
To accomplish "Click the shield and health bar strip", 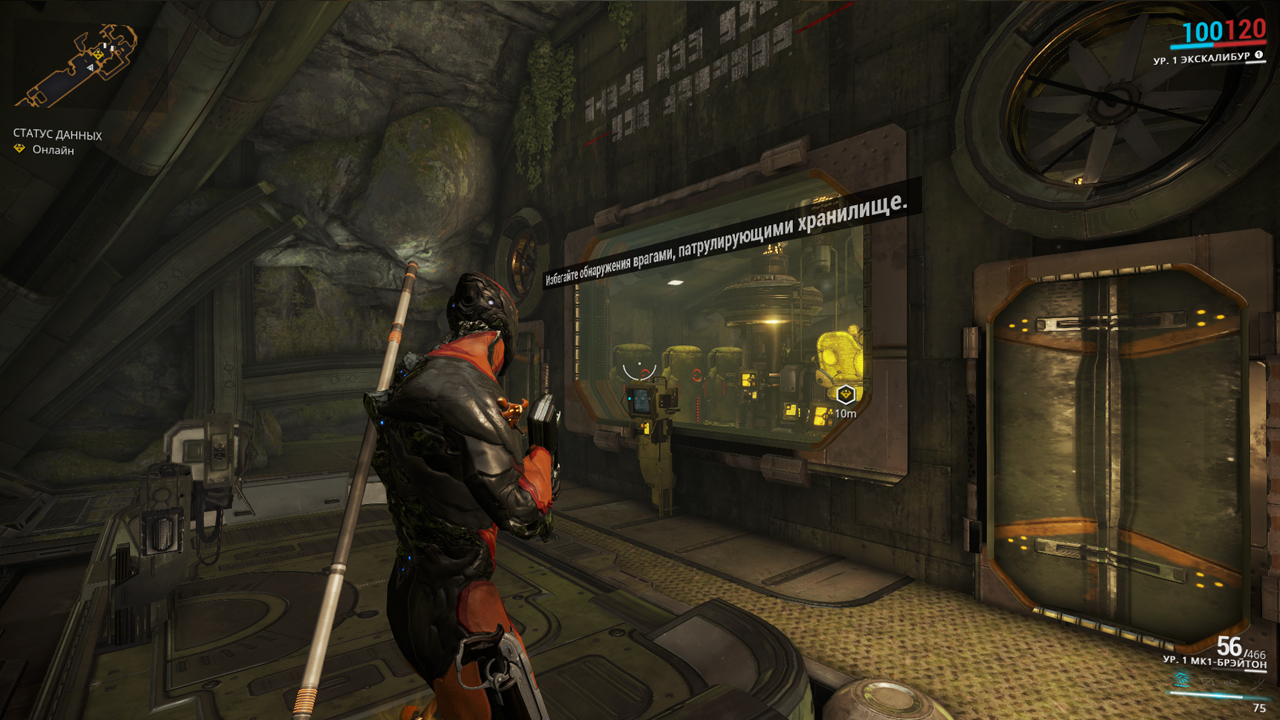I will [x=1218, y=45].
